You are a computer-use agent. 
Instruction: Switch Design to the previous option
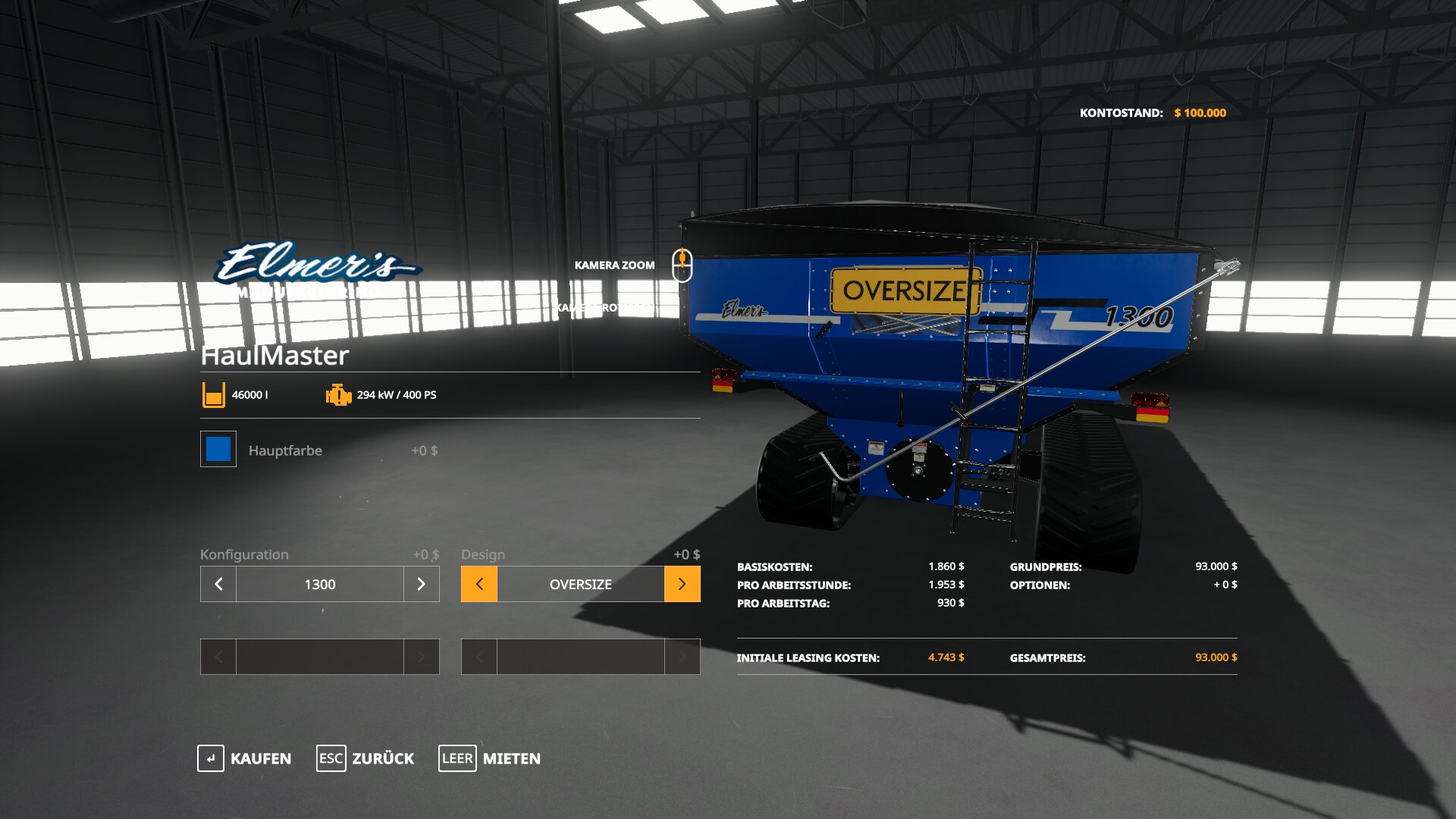click(479, 584)
